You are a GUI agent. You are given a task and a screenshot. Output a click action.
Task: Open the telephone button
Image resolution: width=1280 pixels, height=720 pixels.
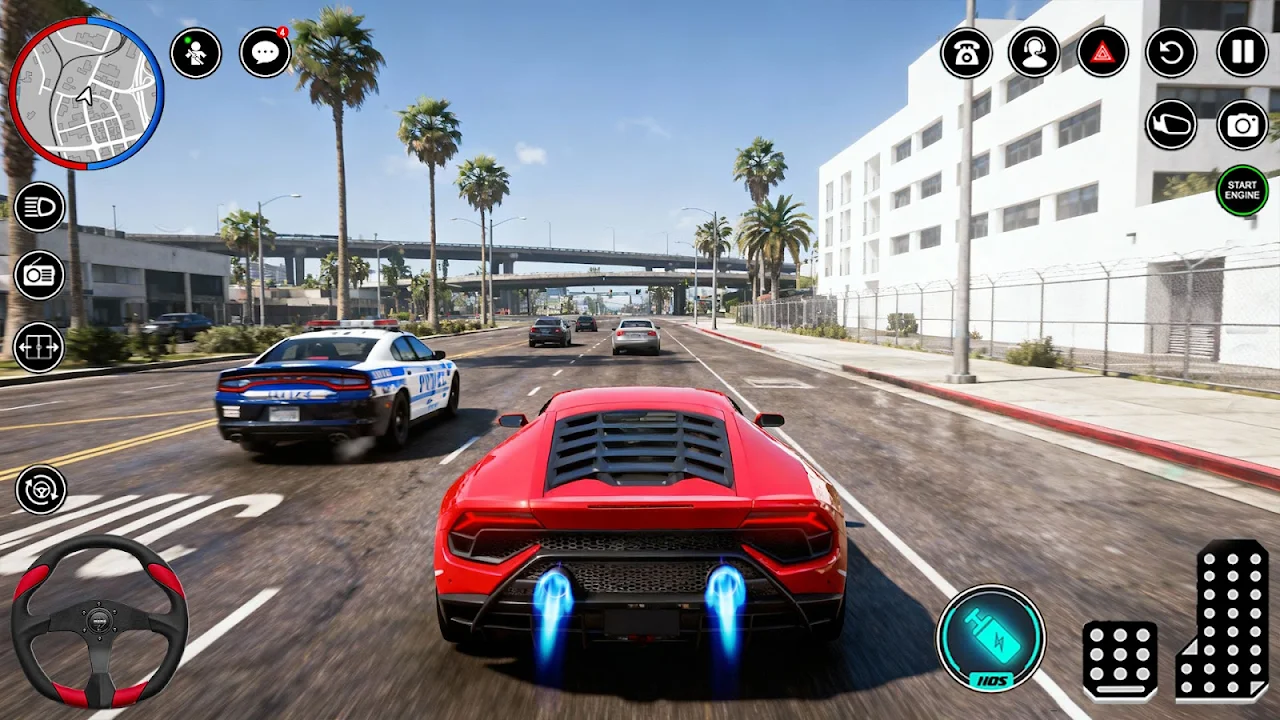966,53
